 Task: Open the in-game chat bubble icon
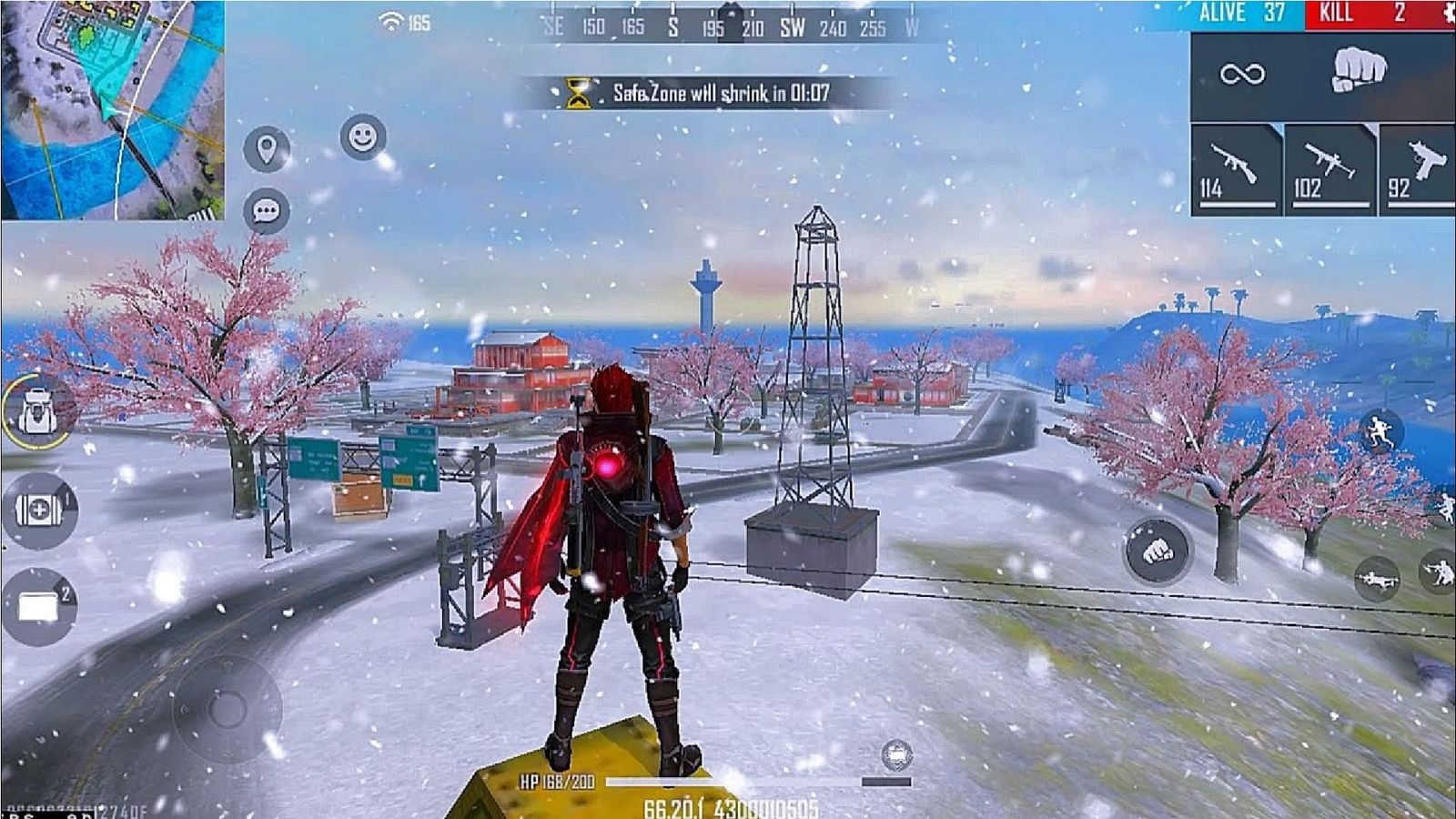265,210
